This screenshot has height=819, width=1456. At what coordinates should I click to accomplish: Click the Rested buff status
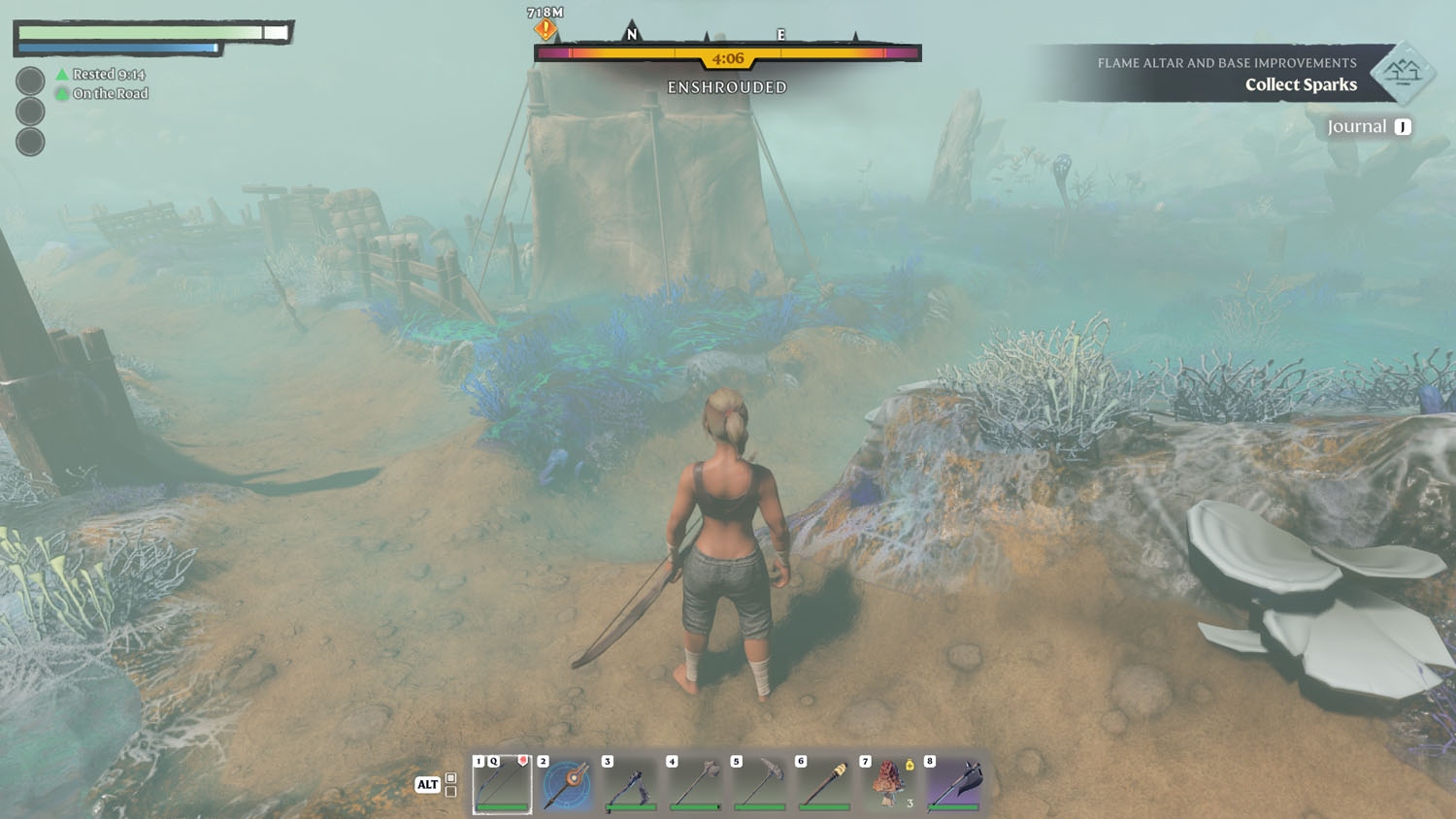pos(101,75)
